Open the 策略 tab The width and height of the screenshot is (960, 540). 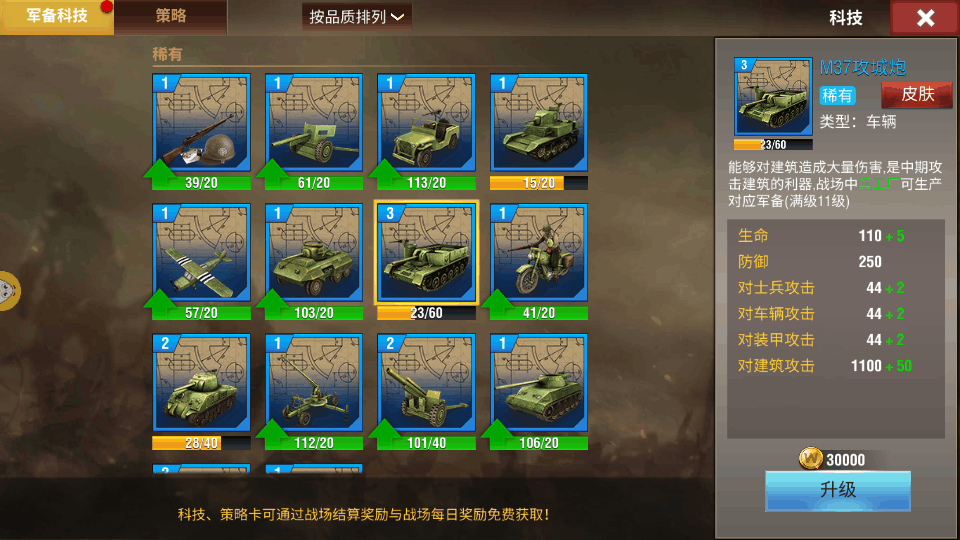point(171,17)
